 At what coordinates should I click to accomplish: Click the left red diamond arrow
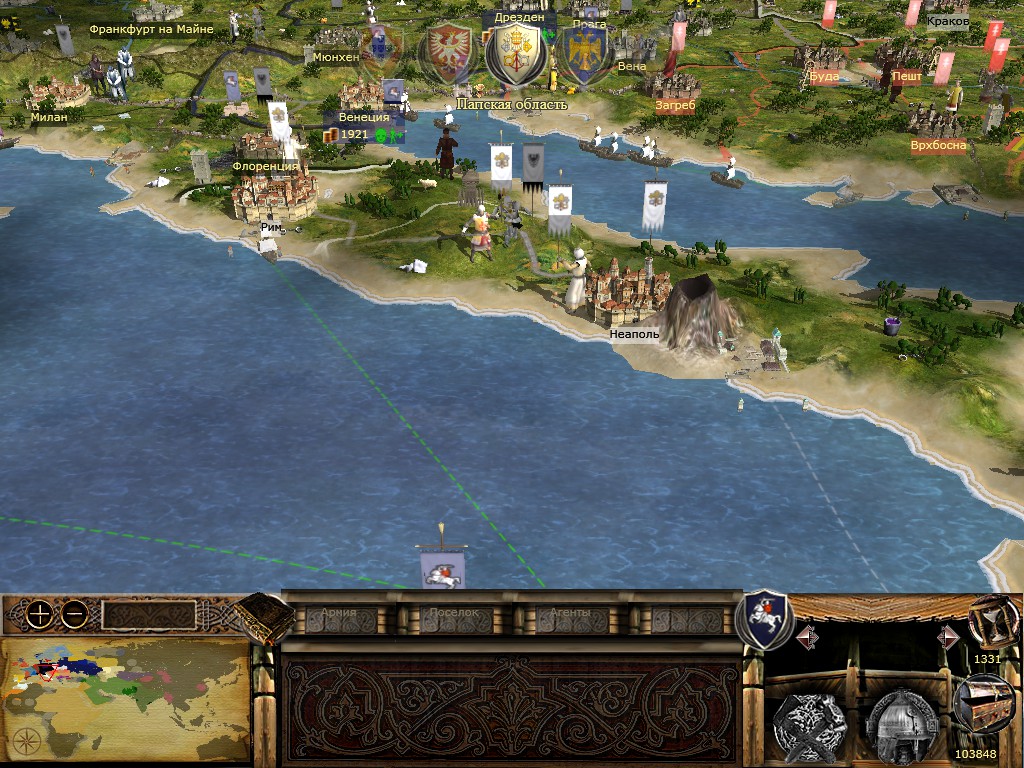[x=807, y=636]
